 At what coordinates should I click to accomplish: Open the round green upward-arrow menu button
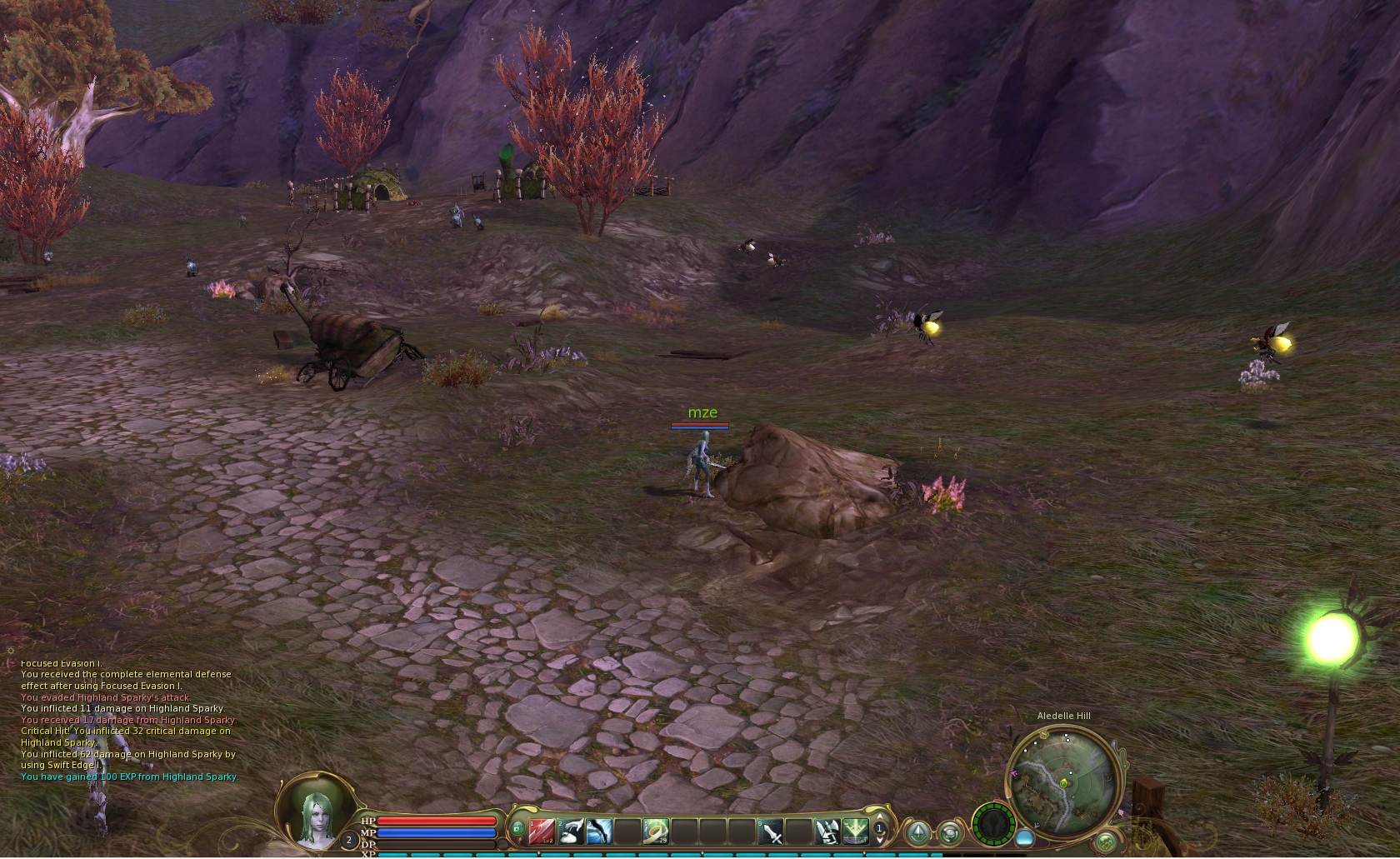(920, 832)
